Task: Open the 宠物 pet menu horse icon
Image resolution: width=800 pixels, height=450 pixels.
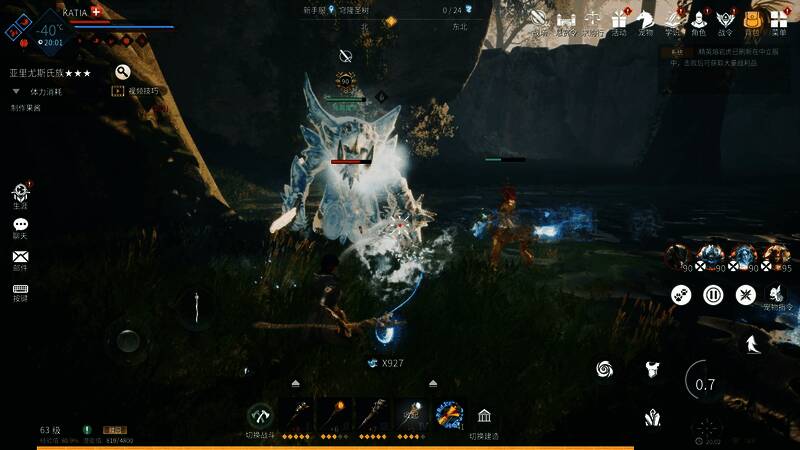Action: (x=645, y=19)
